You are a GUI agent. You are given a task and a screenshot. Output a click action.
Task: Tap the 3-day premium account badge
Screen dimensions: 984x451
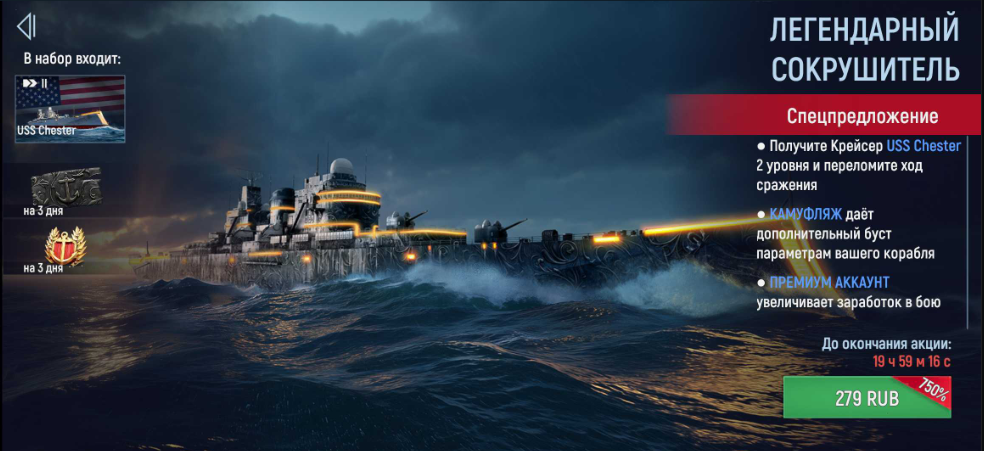[x=61, y=245]
